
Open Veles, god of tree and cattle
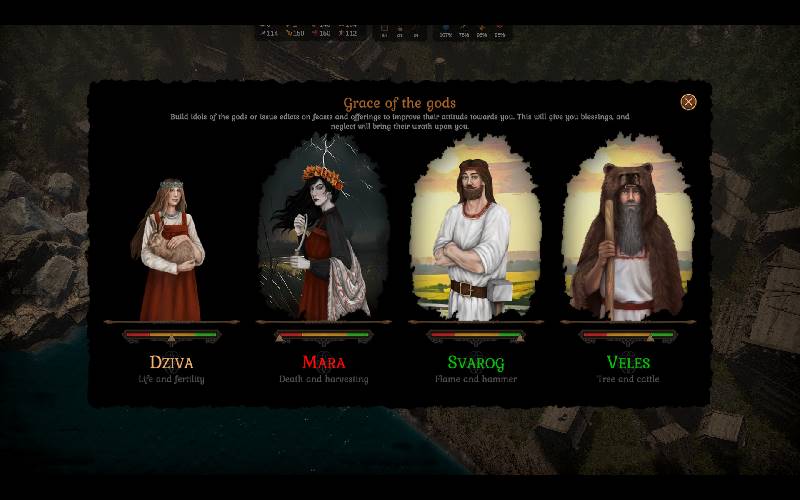628,235
